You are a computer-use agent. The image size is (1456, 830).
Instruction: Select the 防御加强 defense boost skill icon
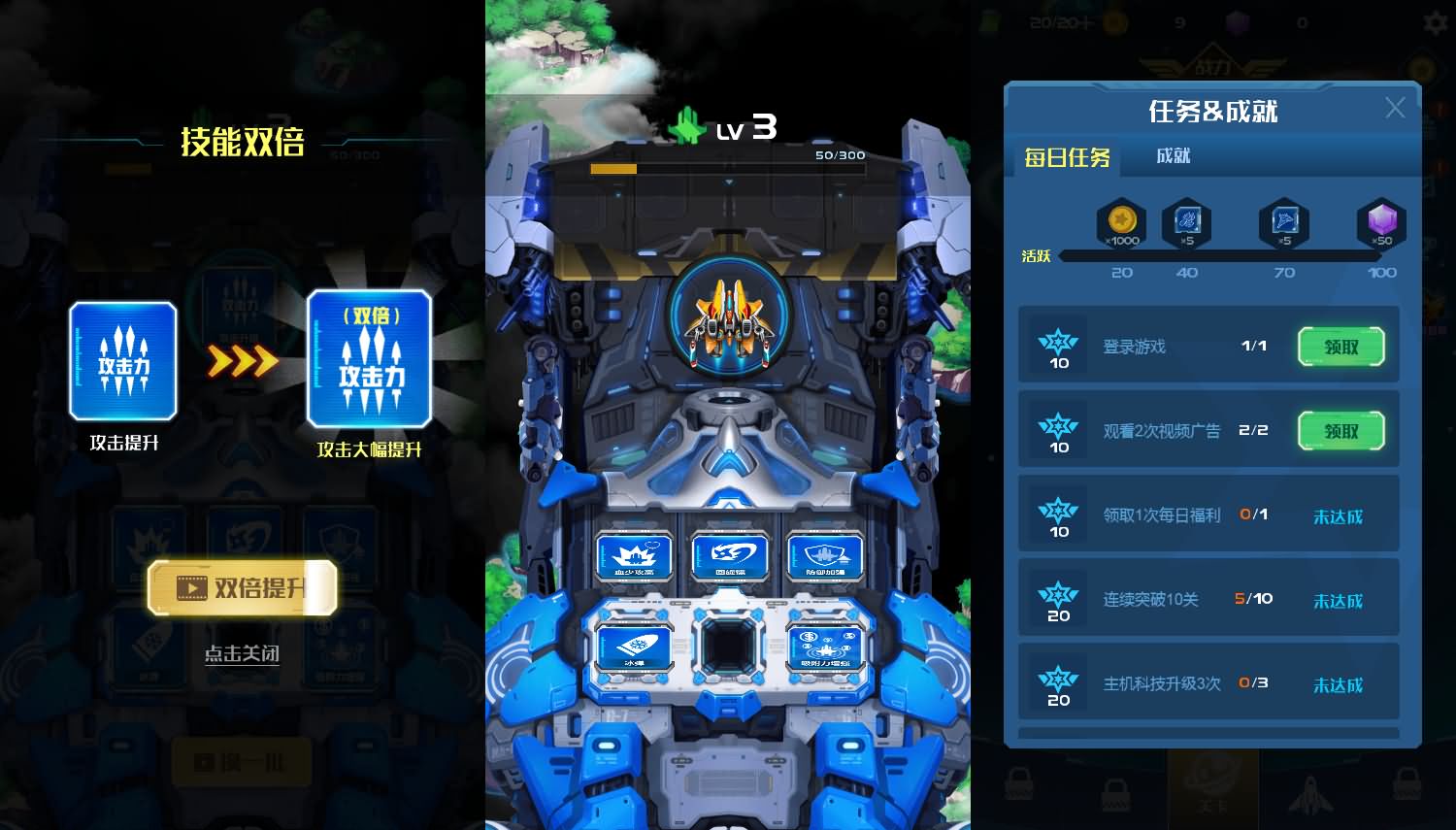tap(826, 556)
